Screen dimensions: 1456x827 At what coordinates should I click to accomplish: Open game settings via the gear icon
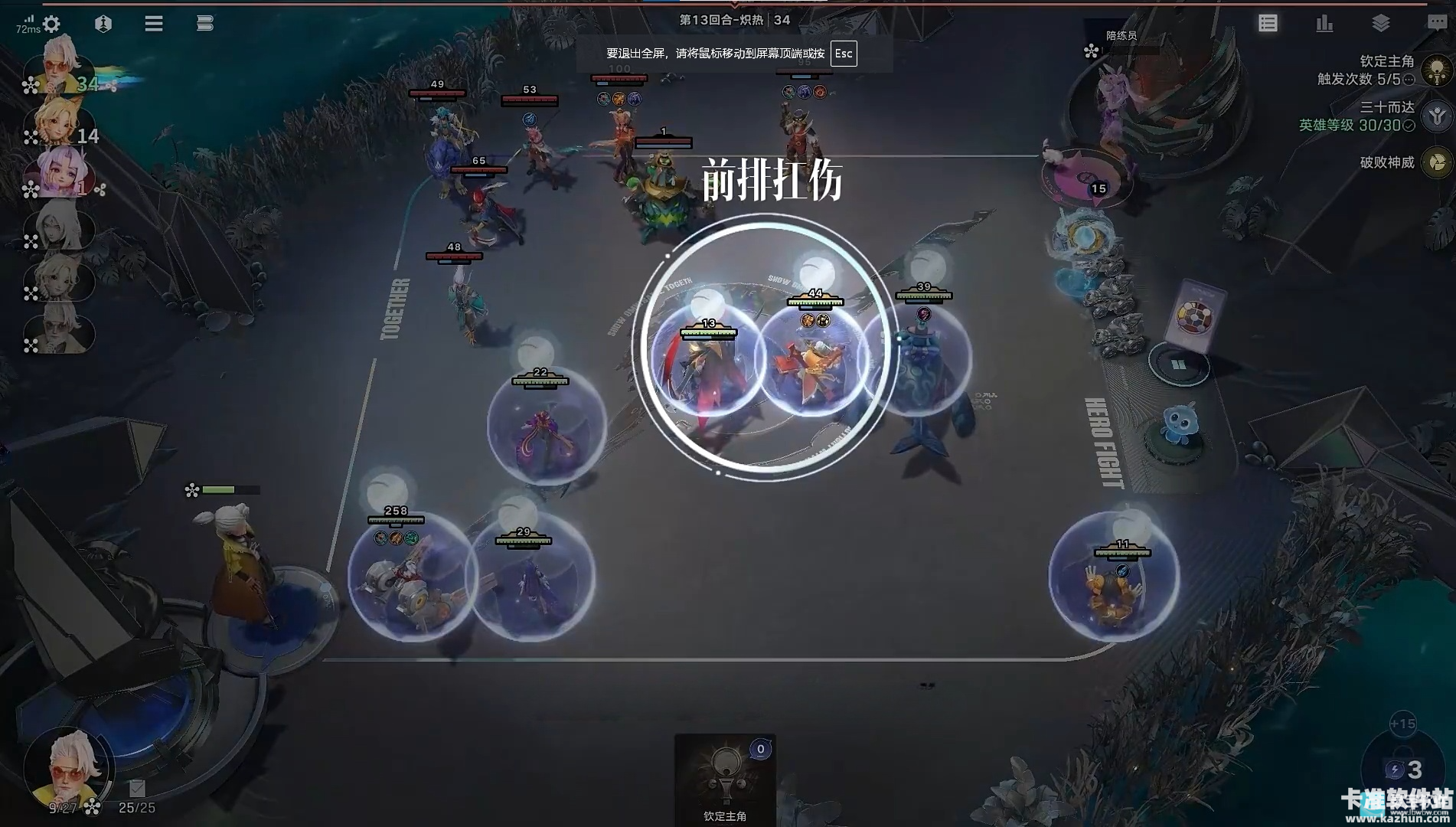click(51, 24)
